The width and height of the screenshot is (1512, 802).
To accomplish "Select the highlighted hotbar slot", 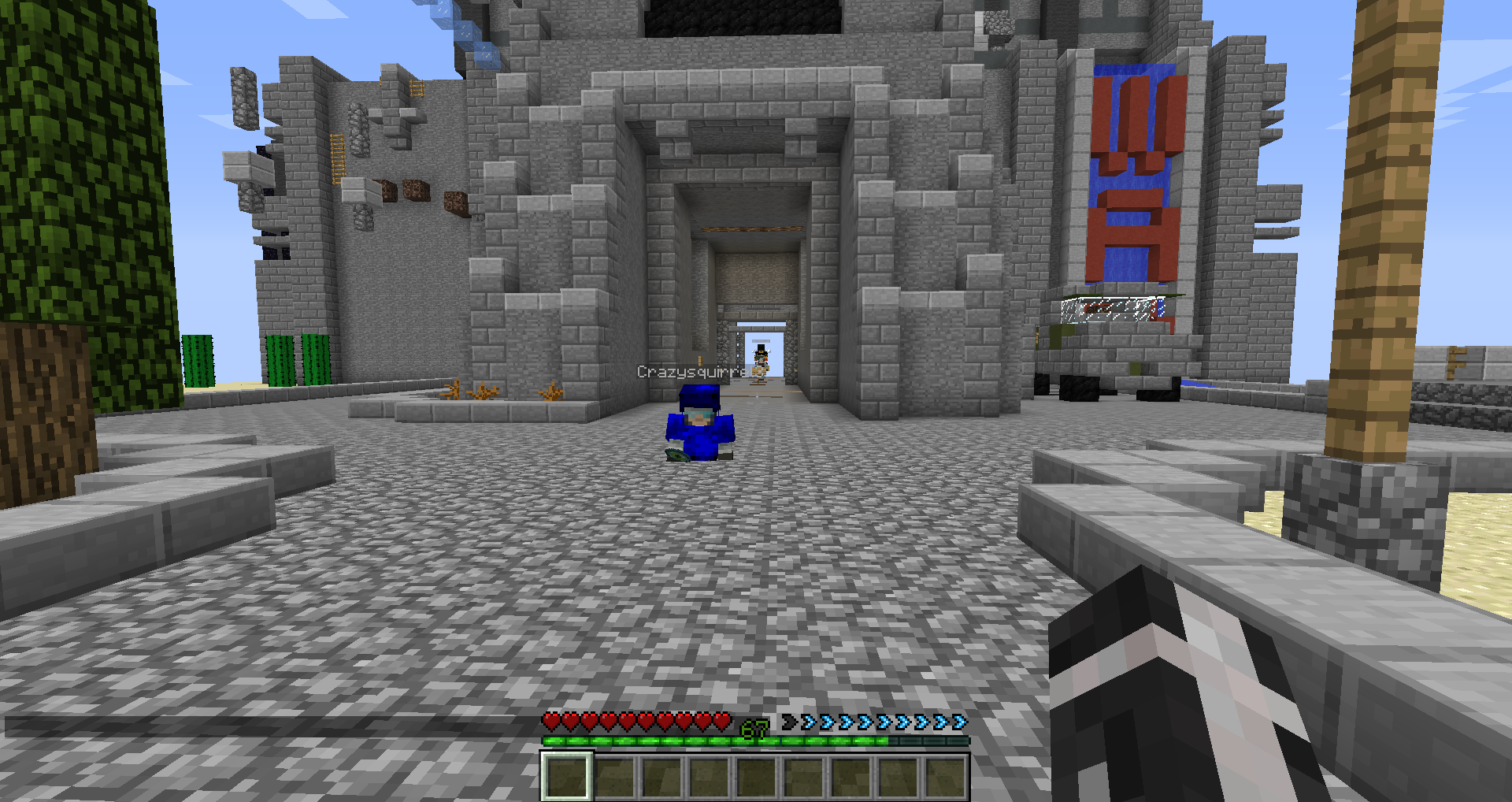I will click(566, 776).
